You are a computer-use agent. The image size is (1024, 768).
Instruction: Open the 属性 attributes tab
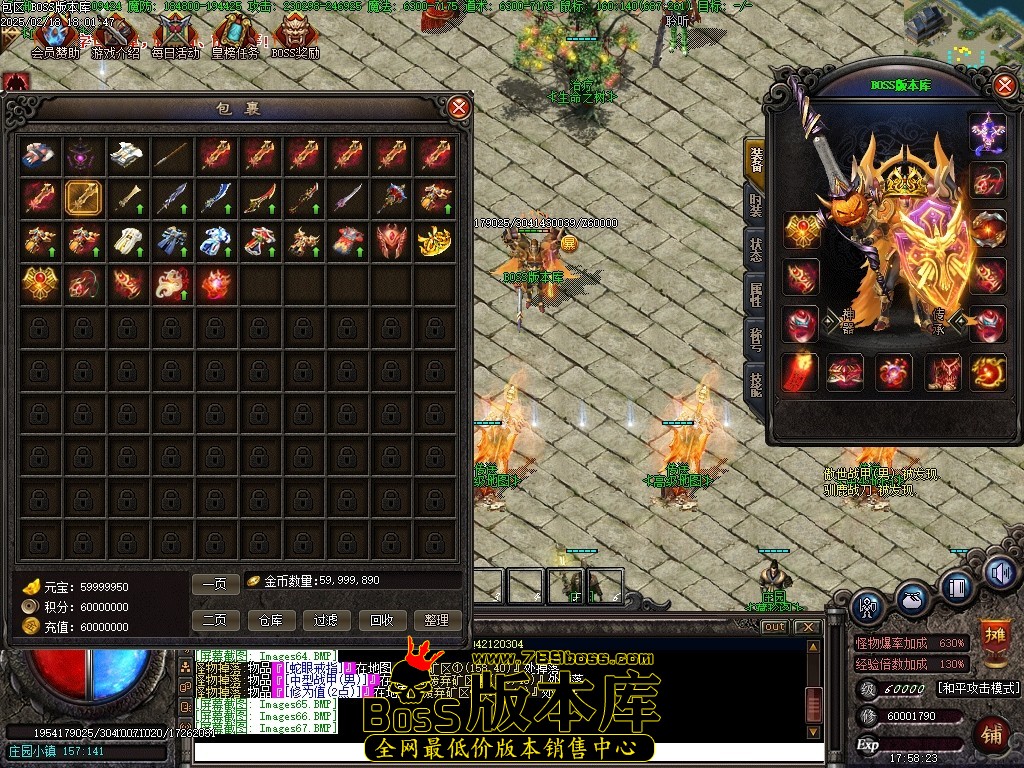756,294
